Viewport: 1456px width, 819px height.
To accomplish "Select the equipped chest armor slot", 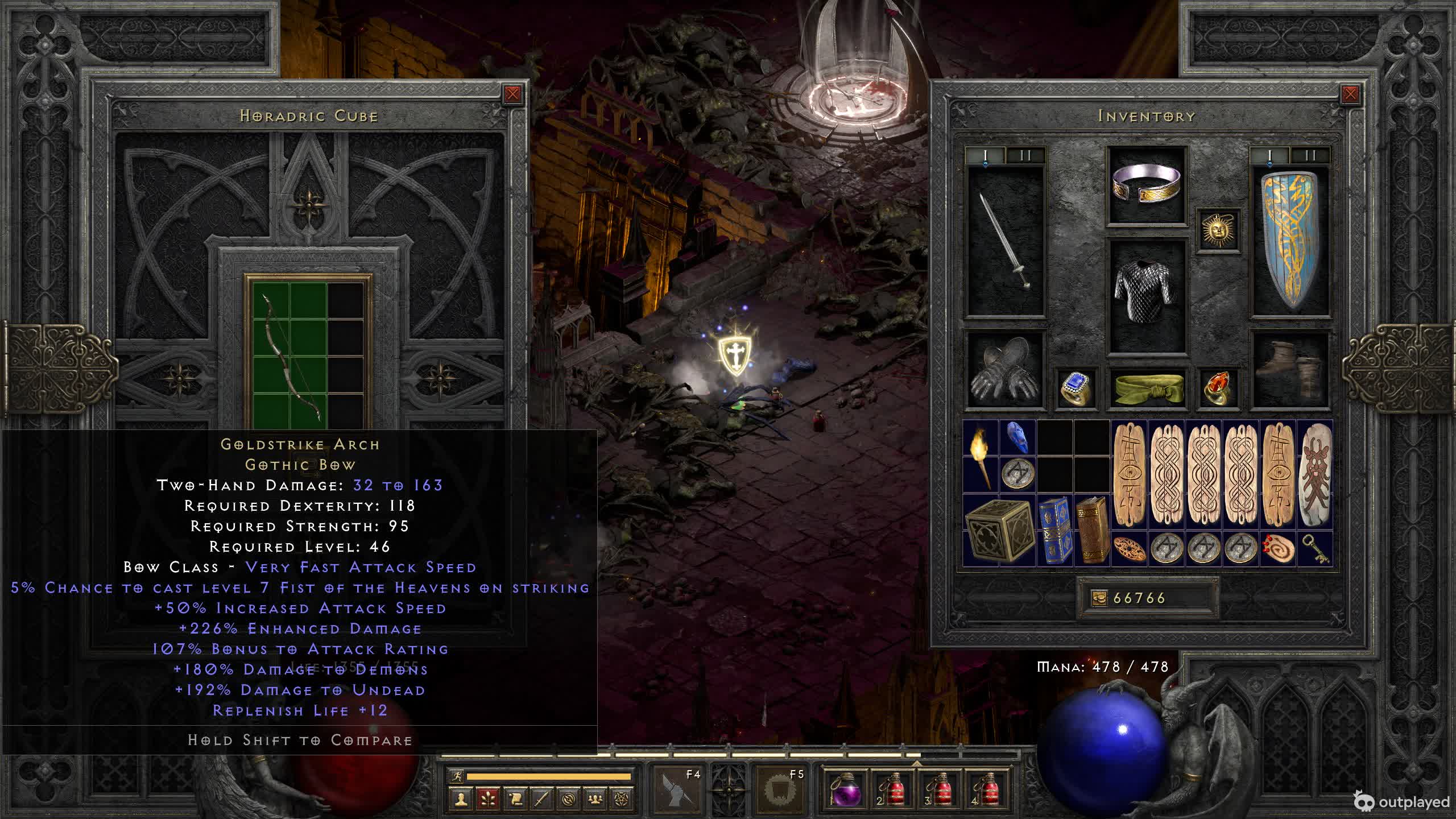I will click(1147, 296).
